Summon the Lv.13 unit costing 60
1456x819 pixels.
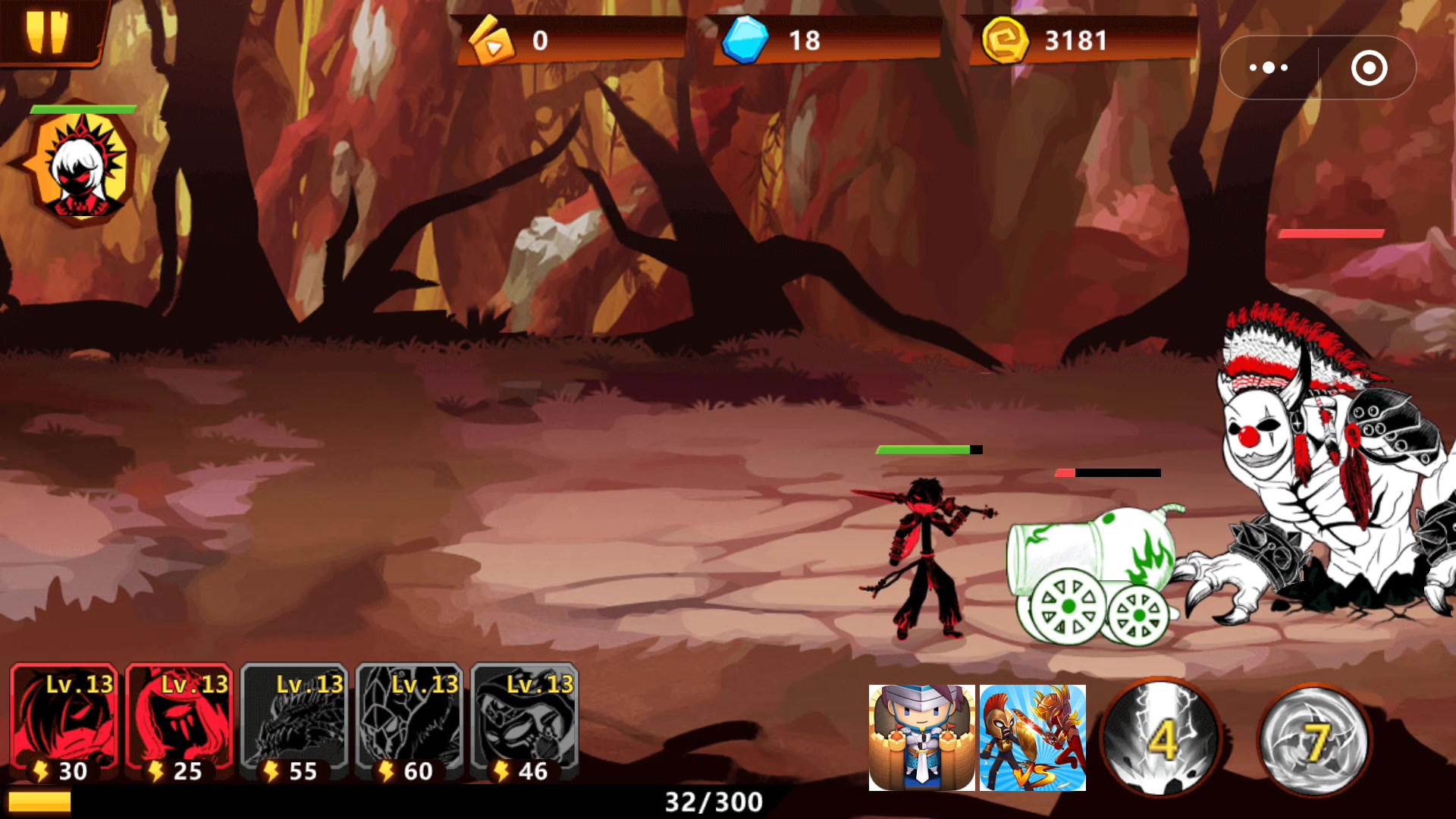coord(410,723)
